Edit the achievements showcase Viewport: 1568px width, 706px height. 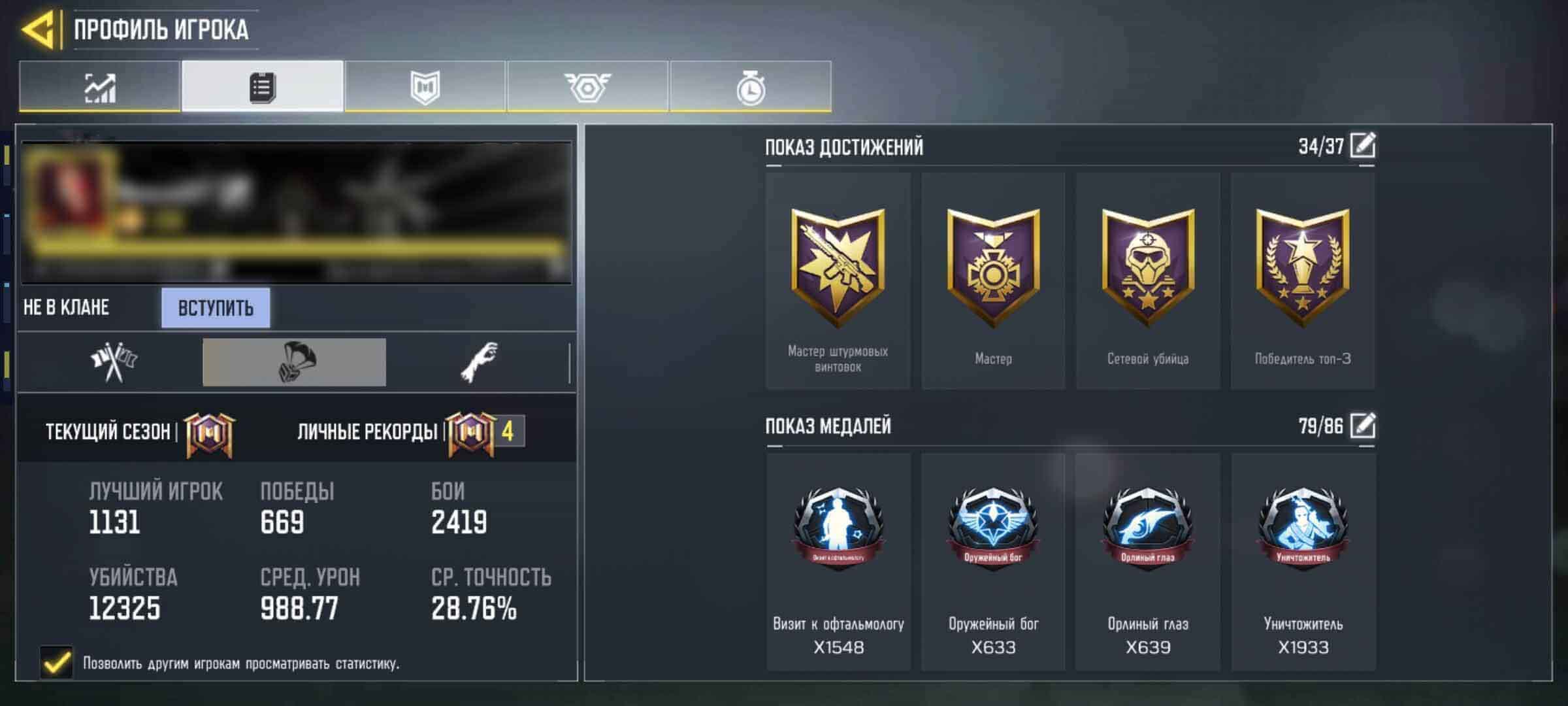tap(1362, 145)
